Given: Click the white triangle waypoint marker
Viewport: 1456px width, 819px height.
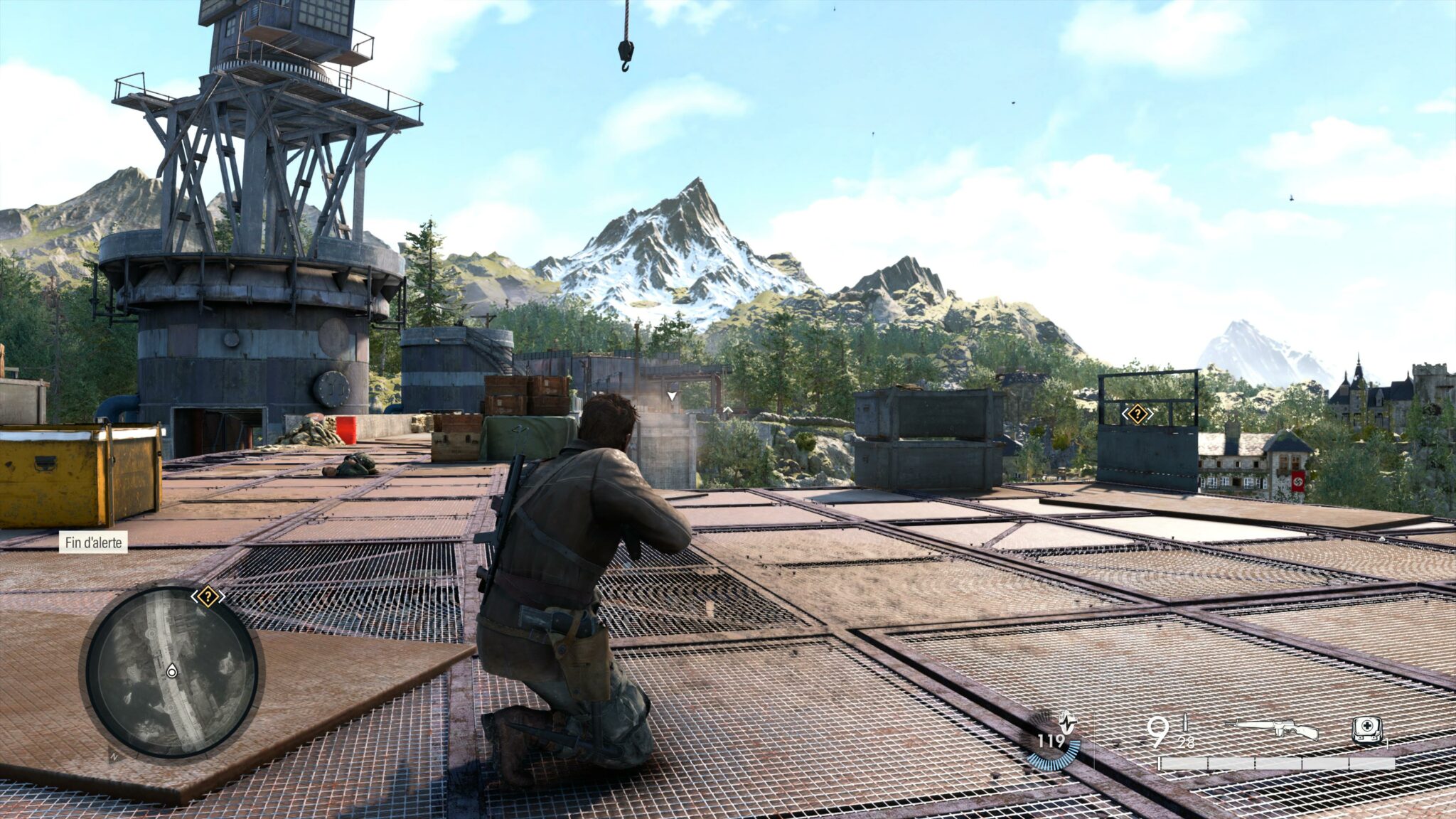Looking at the screenshot, I should 672,395.
